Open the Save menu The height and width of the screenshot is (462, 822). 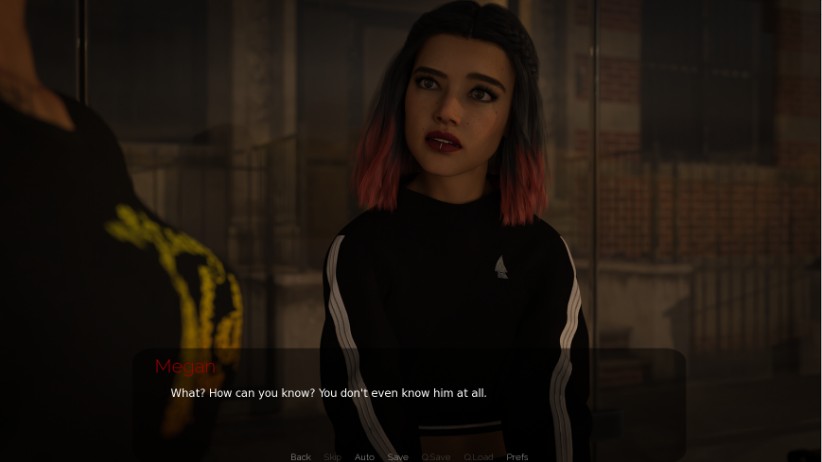point(398,457)
